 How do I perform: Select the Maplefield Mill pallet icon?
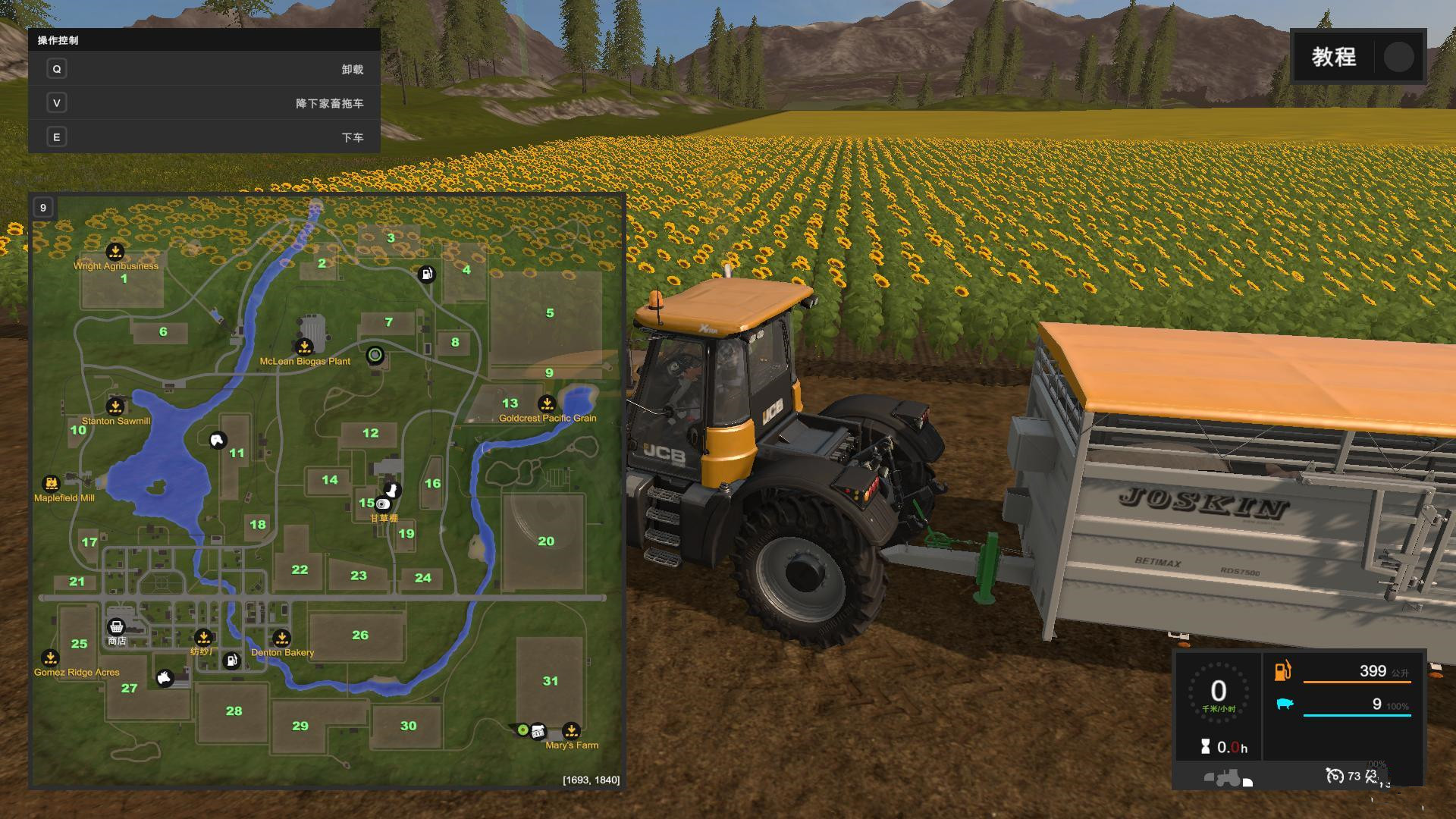(x=51, y=483)
